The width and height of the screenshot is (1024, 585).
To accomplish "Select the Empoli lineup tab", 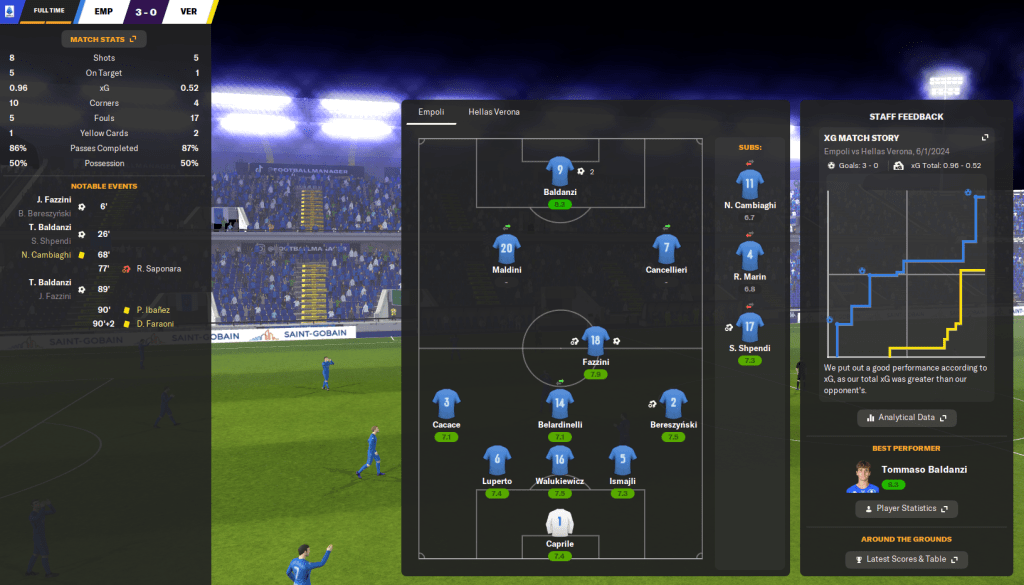I will (x=430, y=112).
